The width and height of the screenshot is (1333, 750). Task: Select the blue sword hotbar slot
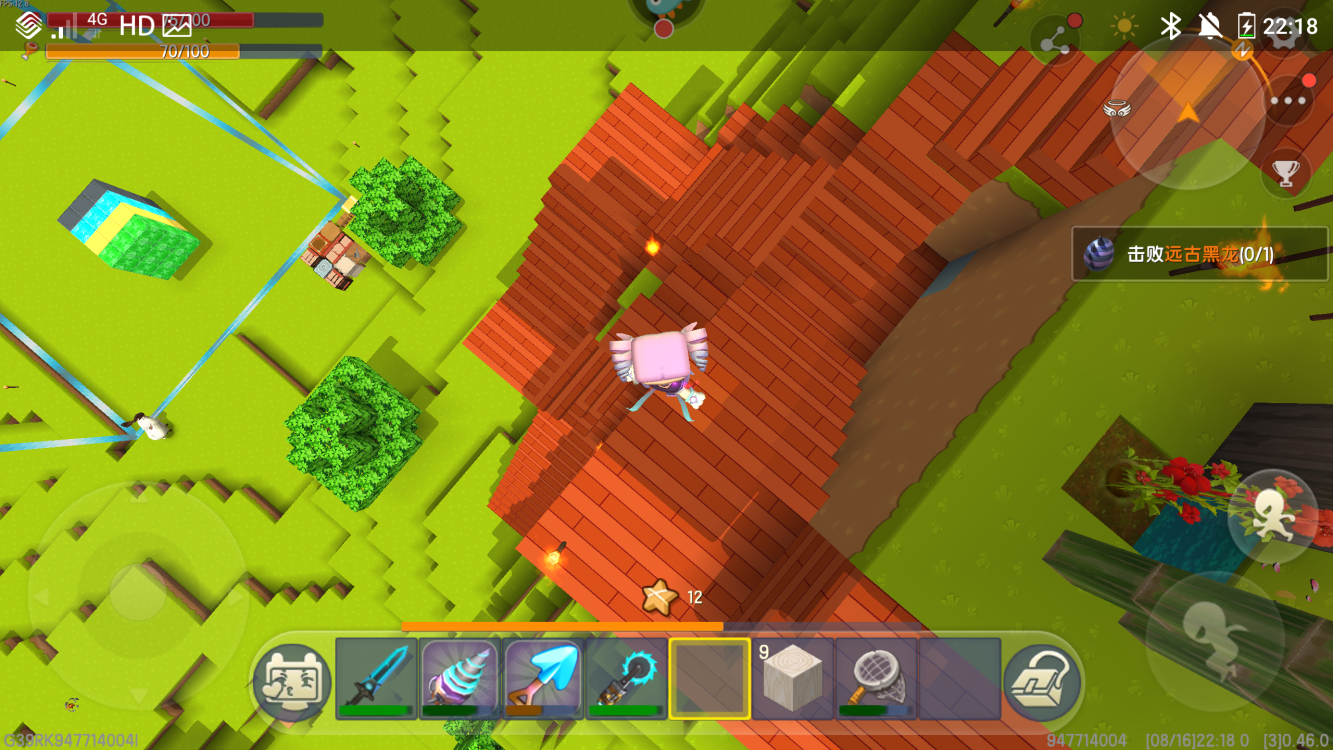(376, 678)
